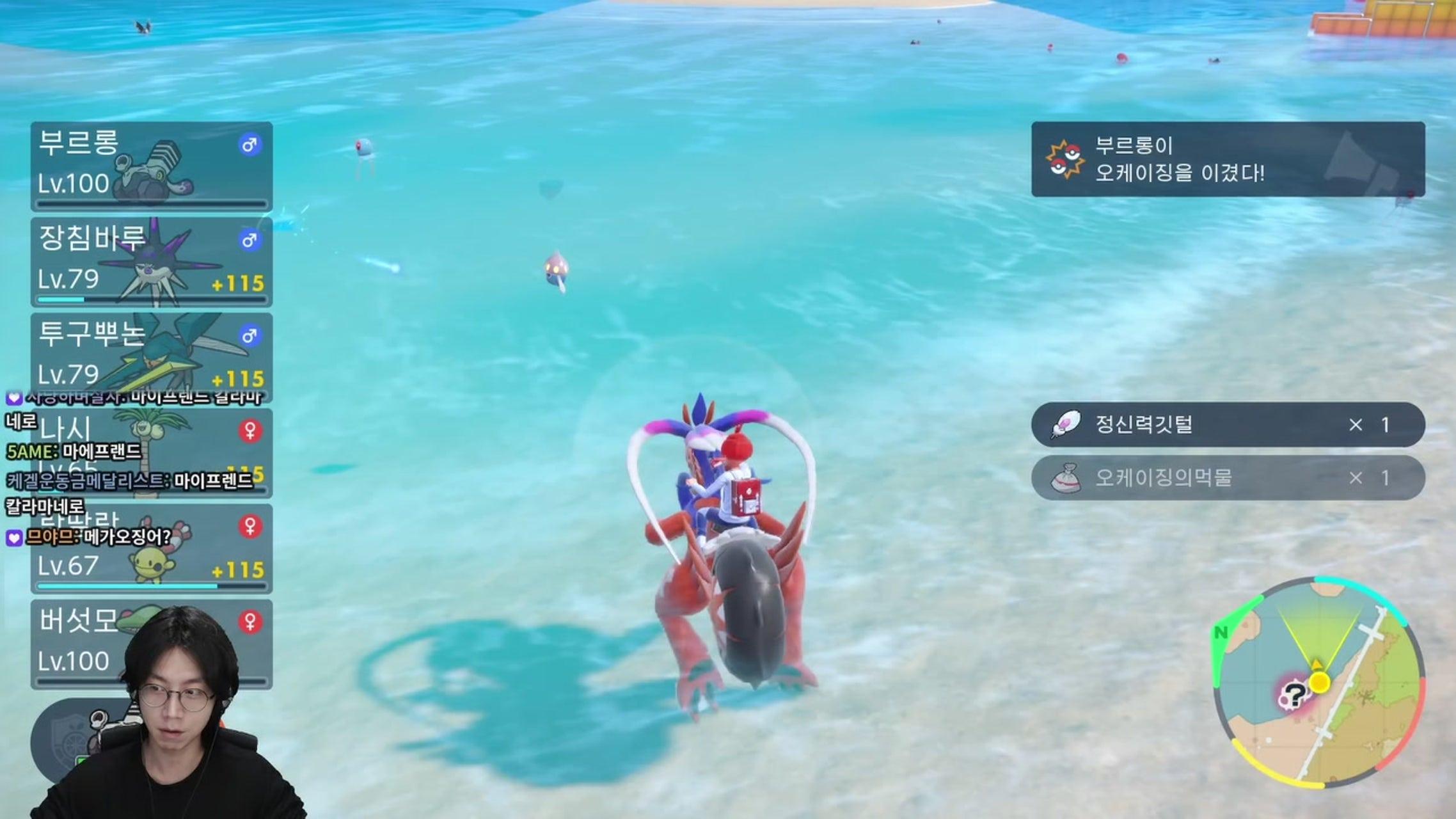Select 부르롱 Lv.100 party slot

pos(152,166)
